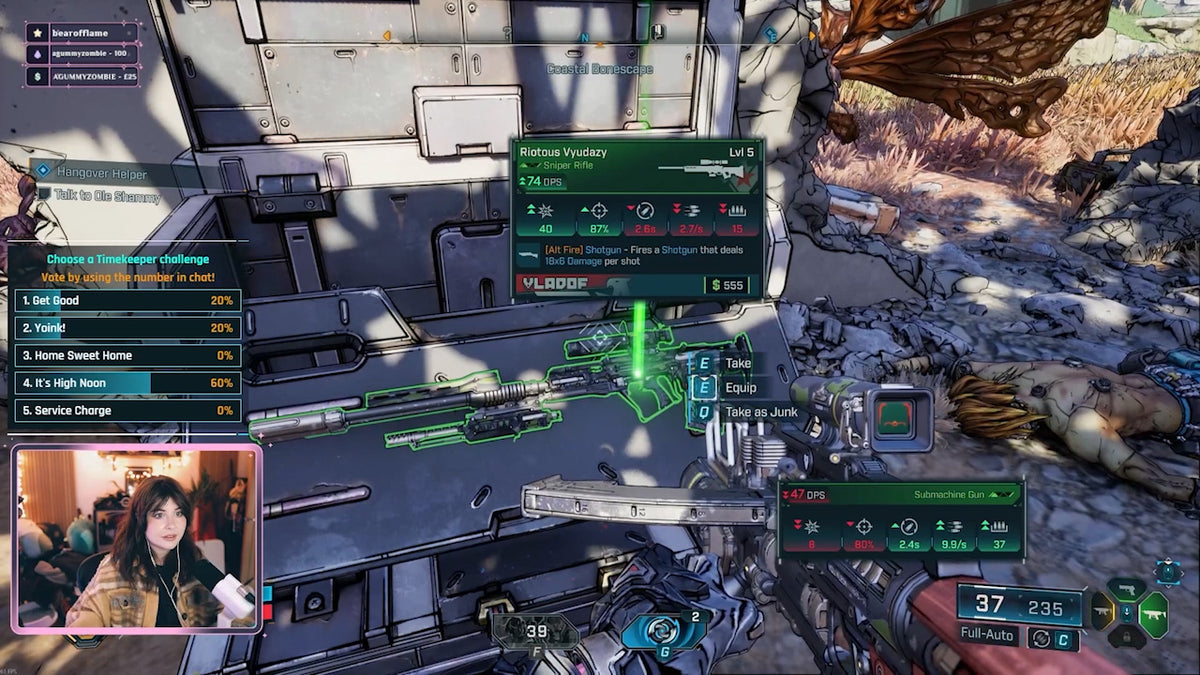Select the Talk to Ole Shammy objective
This screenshot has width=1200, height=675.
pyautogui.click(x=107, y=197)
